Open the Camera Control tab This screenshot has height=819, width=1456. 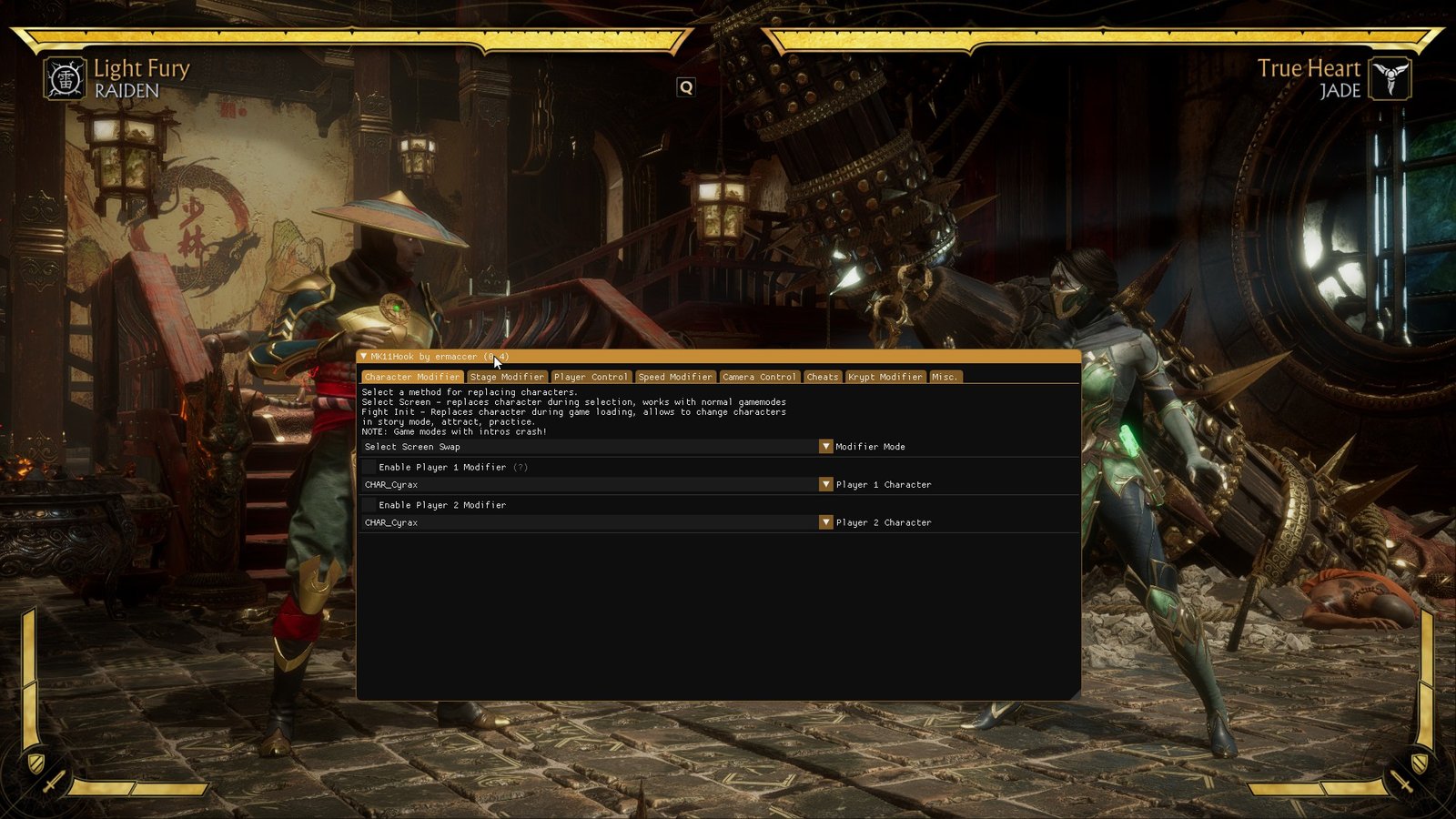click(759, 376)
